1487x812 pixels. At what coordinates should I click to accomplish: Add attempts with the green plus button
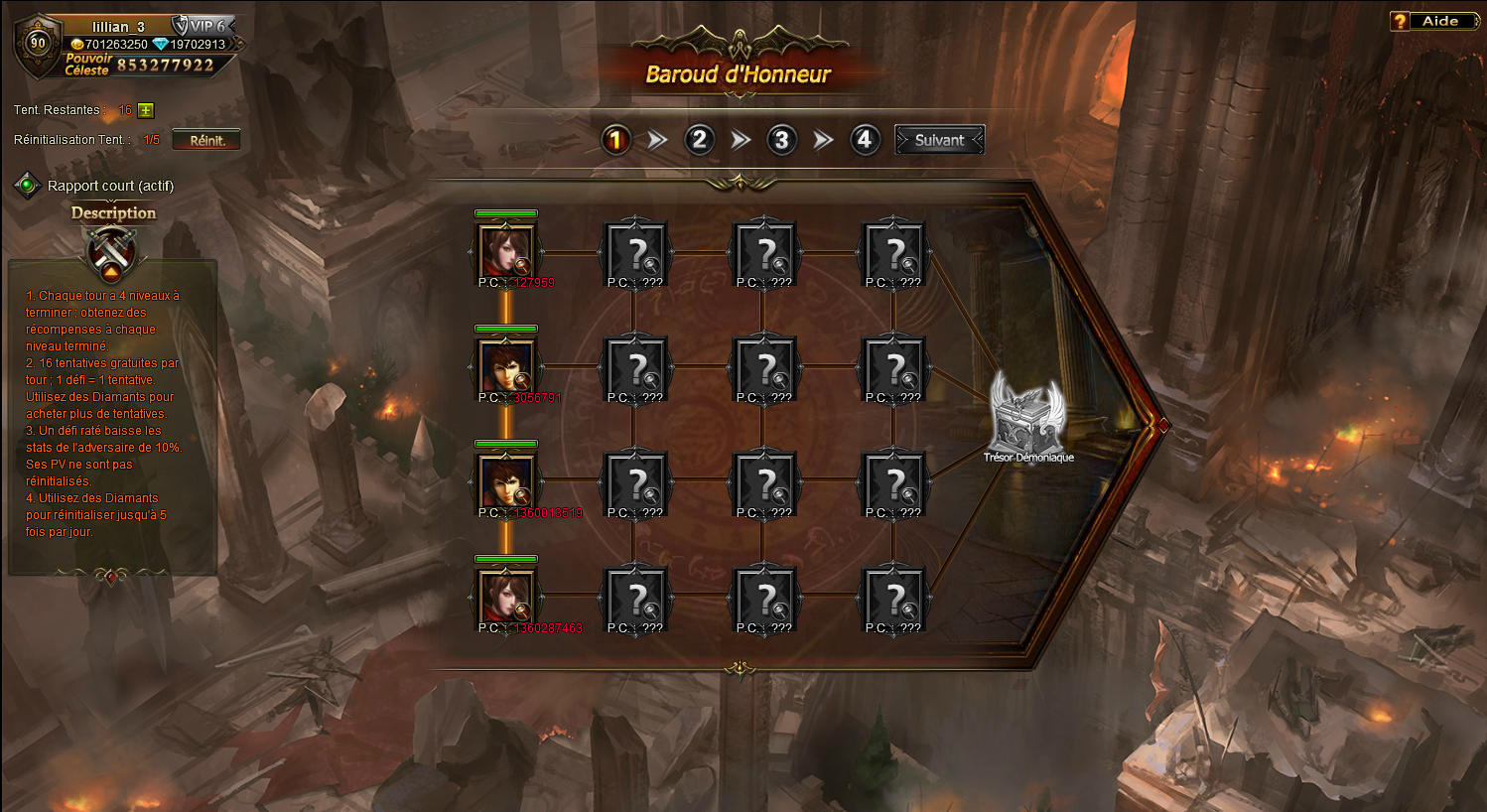[x=146, y=110]
